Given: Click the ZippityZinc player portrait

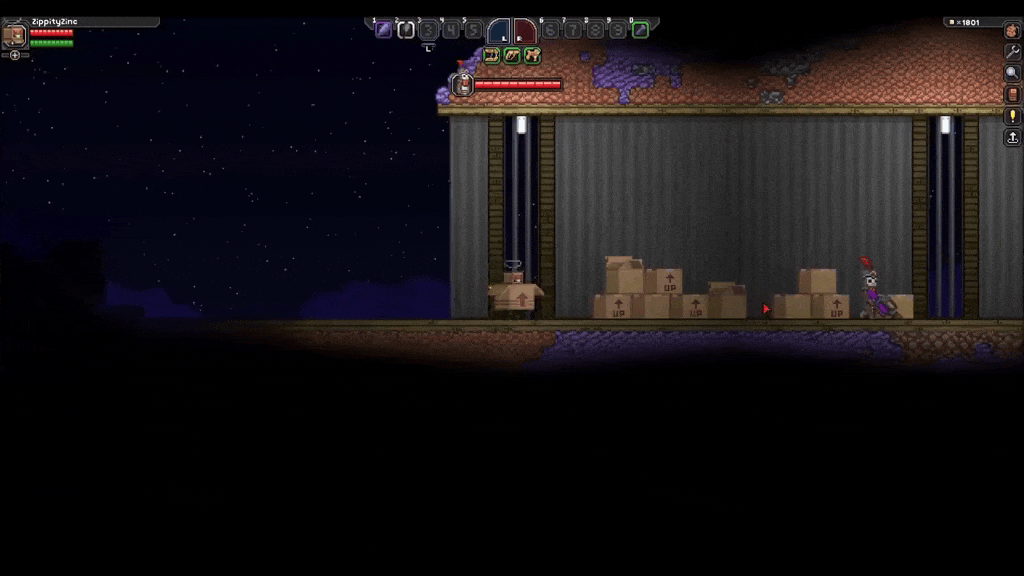Looking at the screenshot, I should [x=15, y=37].
